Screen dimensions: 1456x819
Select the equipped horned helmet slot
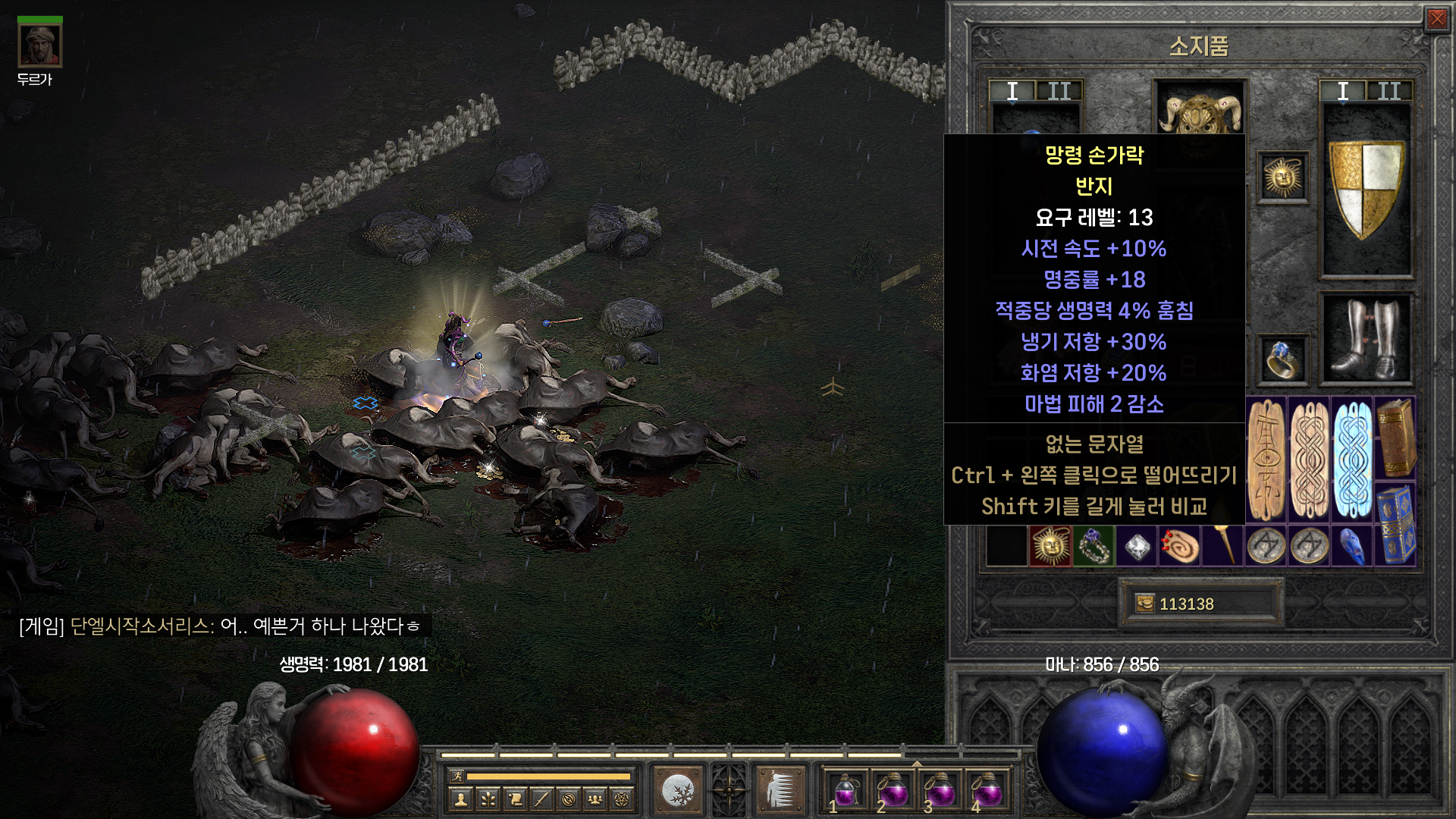pyautogui.click(x=1199, y=112)
